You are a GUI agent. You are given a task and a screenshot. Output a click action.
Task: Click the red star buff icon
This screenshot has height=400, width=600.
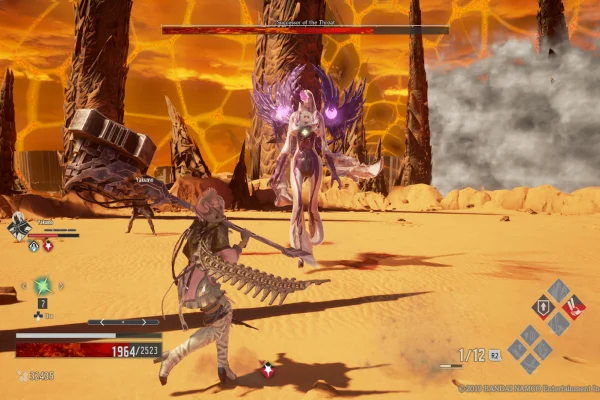[48, 246]
